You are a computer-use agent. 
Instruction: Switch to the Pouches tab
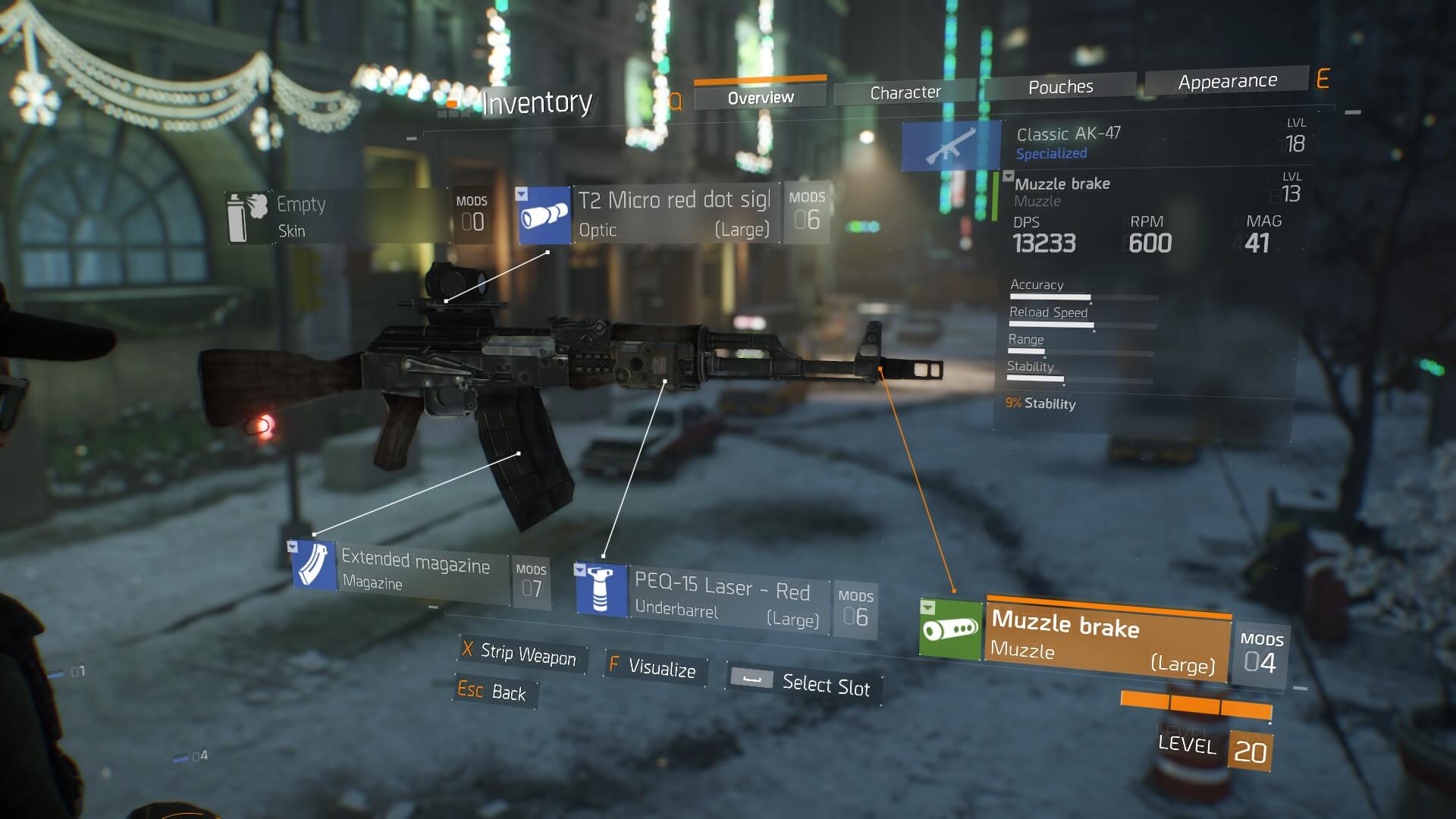point(1060,87)
